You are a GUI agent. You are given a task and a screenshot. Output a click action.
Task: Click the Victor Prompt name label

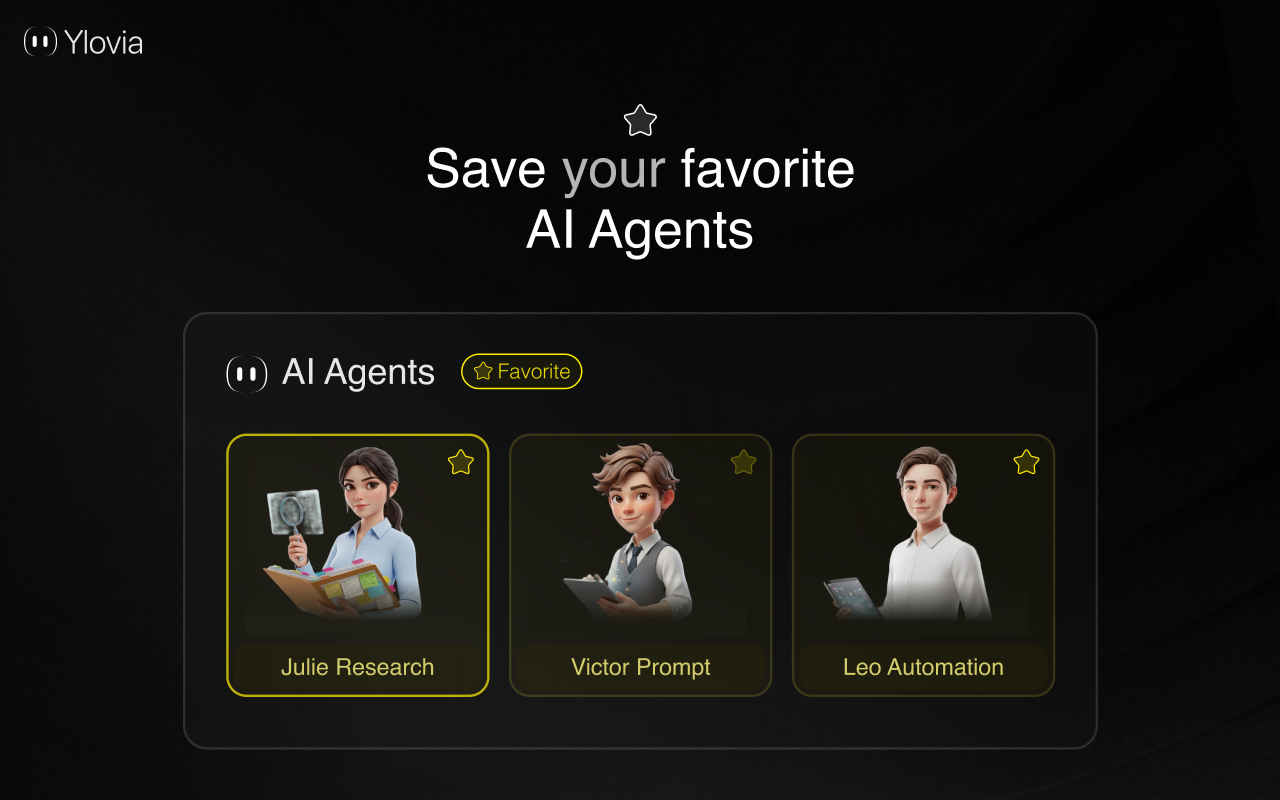pyautogui.click(x=640, y=667)
